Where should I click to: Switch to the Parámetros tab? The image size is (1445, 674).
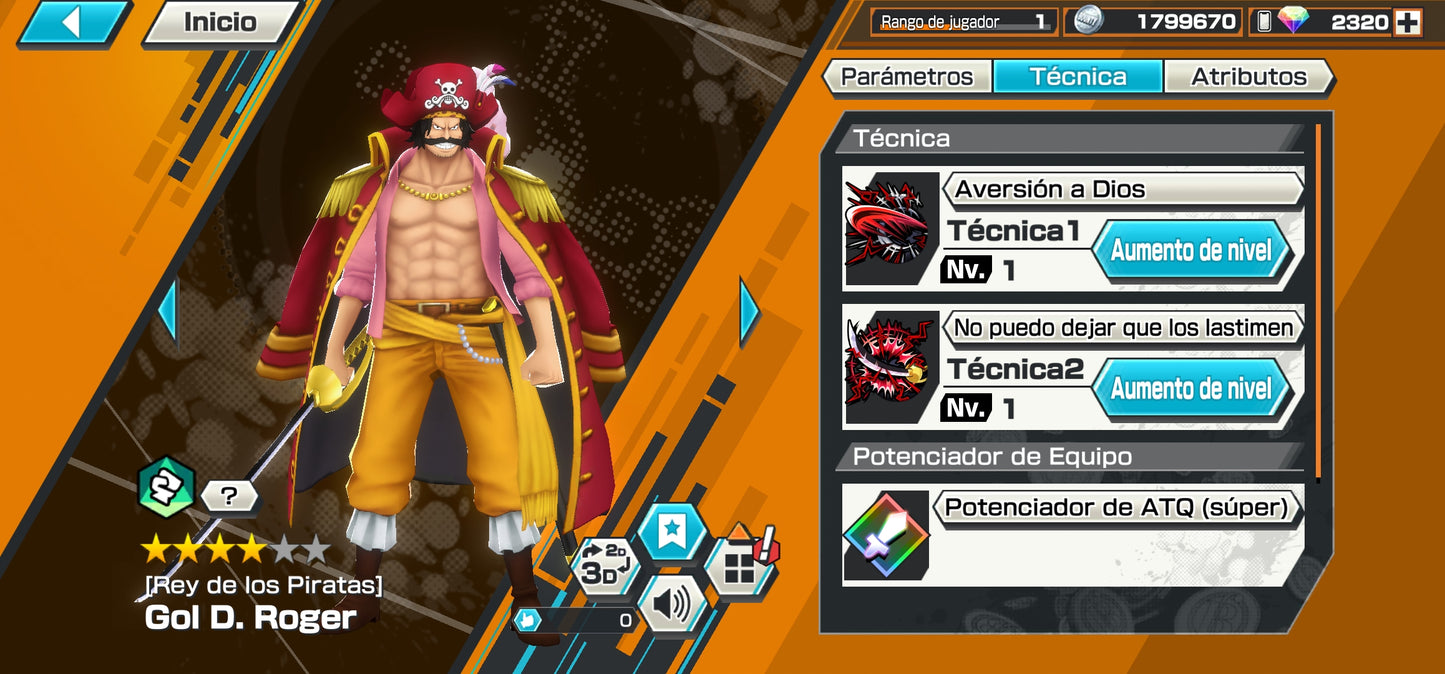906,77
